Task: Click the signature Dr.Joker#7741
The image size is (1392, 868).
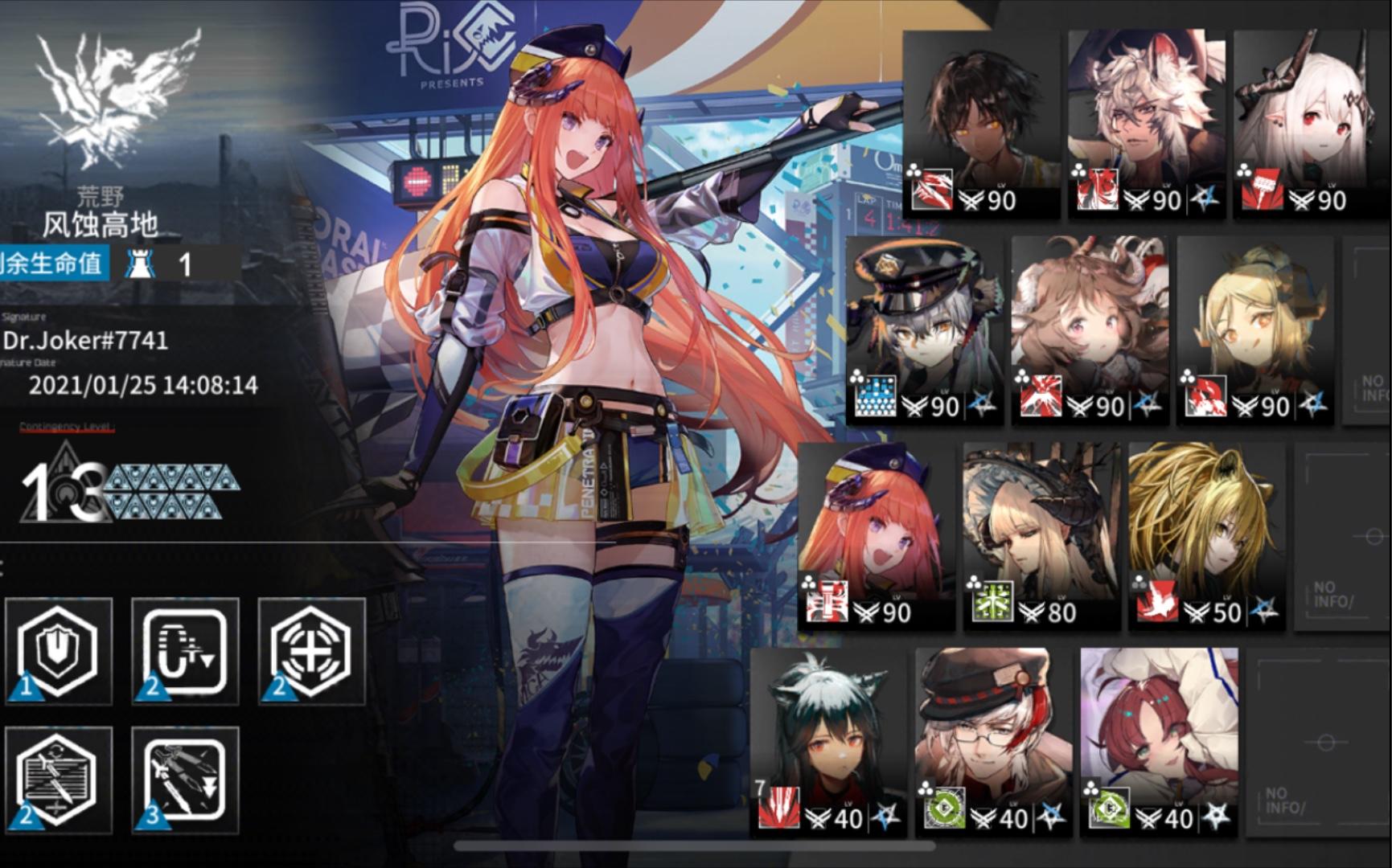Action: [x=84, y=340]
